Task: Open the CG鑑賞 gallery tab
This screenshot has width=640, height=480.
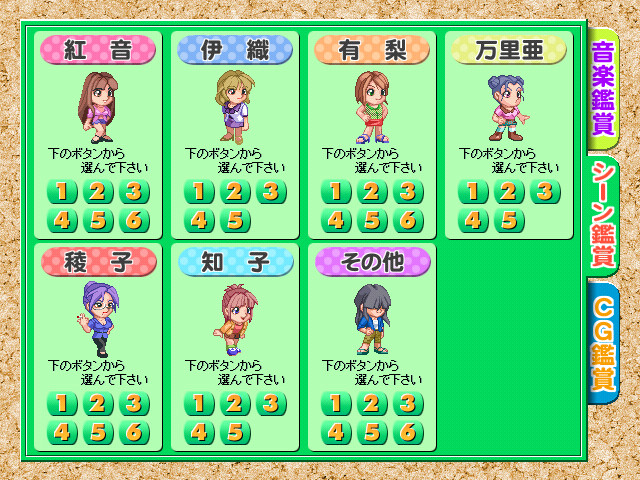Action: click(x=603, y=341)
